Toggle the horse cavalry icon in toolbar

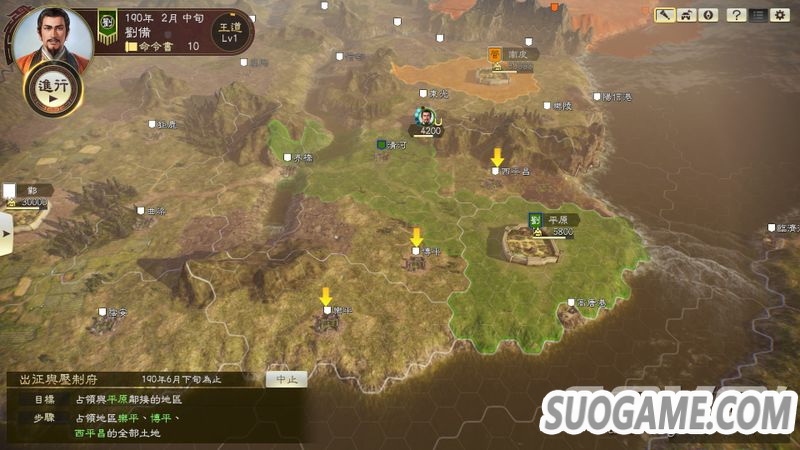[687, 15]
